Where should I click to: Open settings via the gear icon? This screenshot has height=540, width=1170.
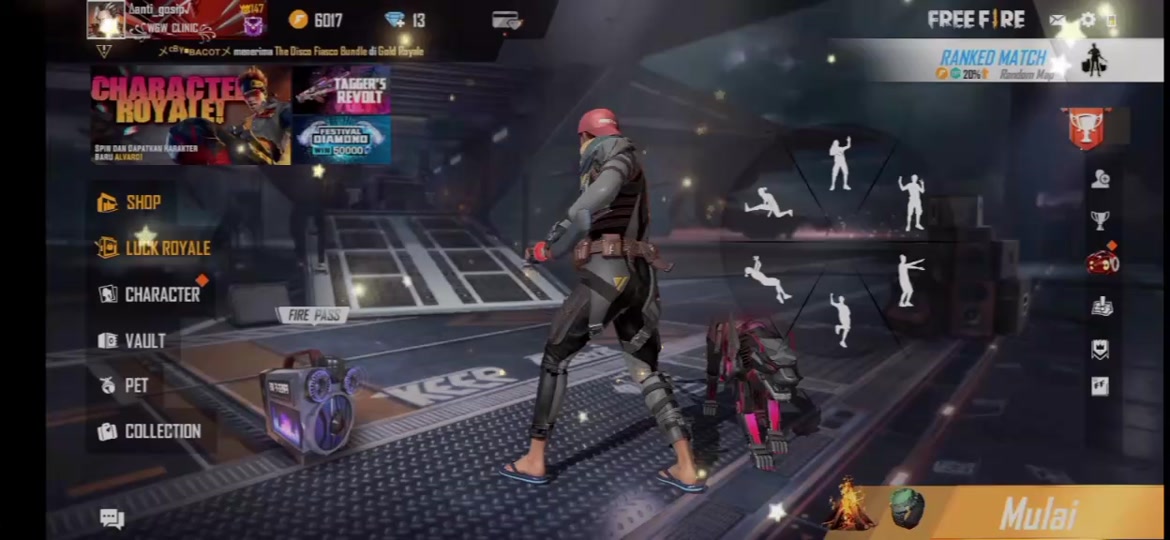click(1088, 20)
